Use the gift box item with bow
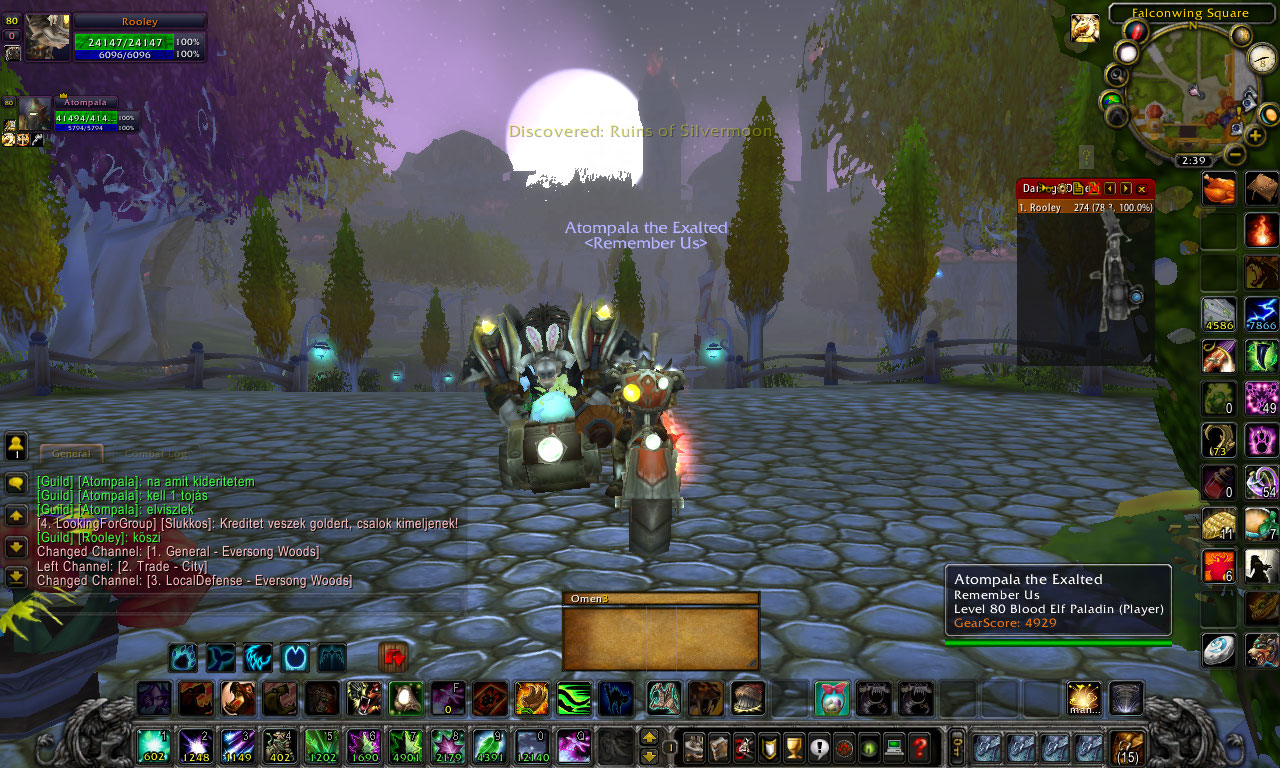Viewport: 1280px width, 768px height. click(x=832, y=698)
